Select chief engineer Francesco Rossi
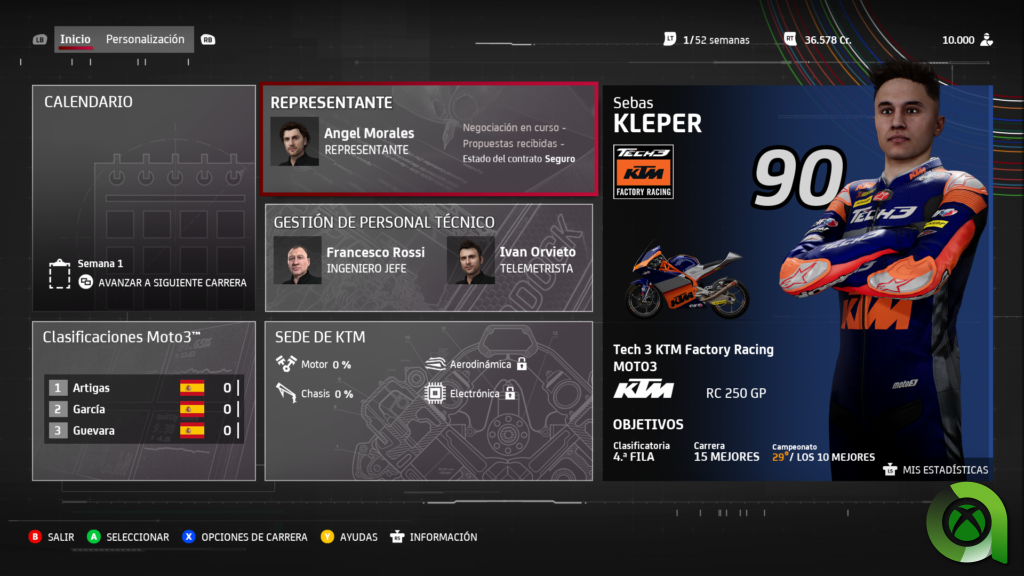The width and height of the screenshot is (1024, 576). pyautogui.click(x=350, y=260)
